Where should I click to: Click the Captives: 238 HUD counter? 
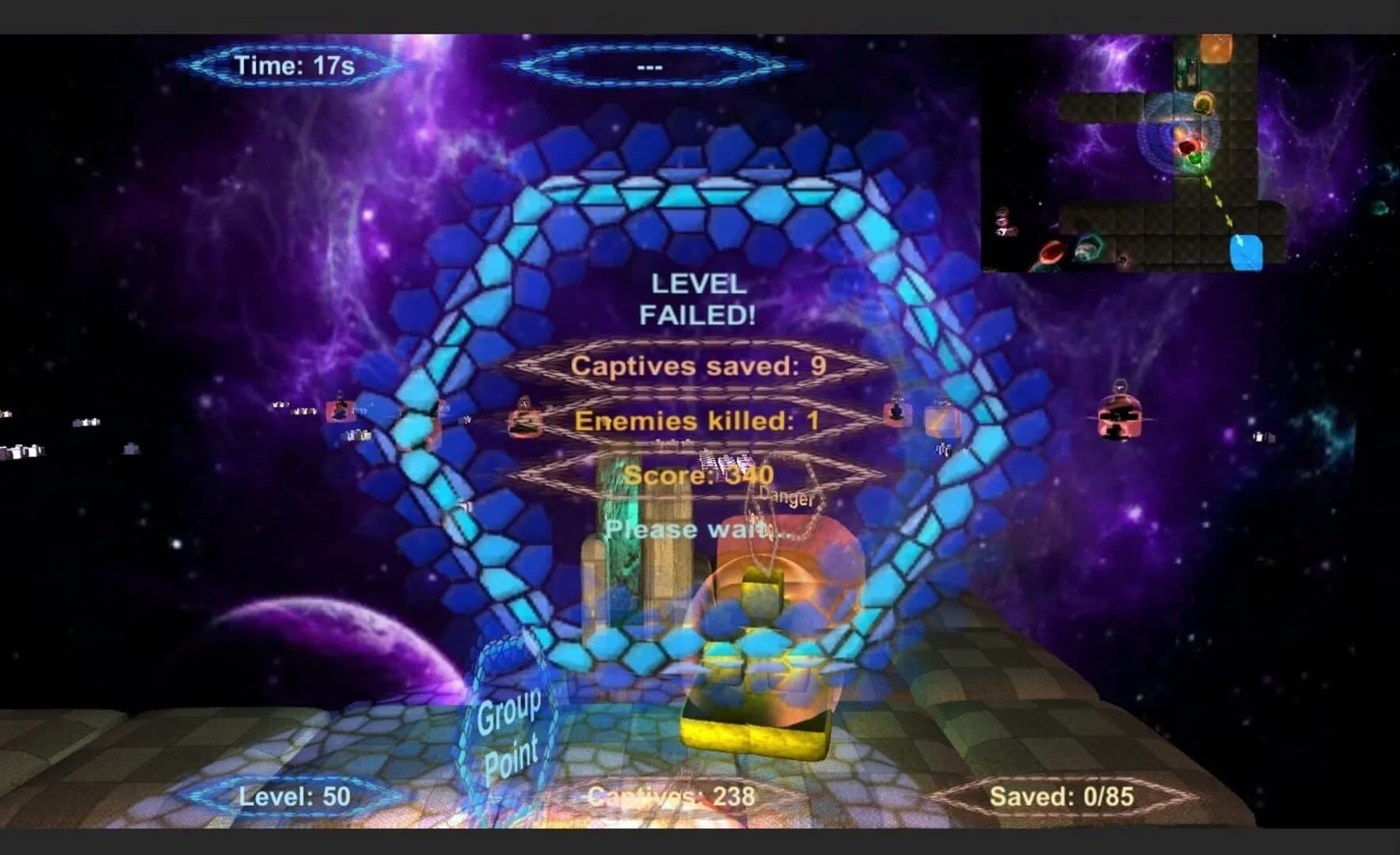[x=672, y=796]
